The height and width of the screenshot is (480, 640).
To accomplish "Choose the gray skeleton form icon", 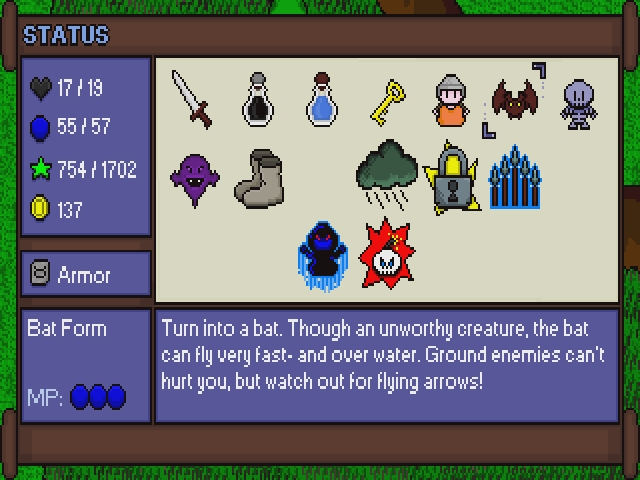I will [579, 103].
